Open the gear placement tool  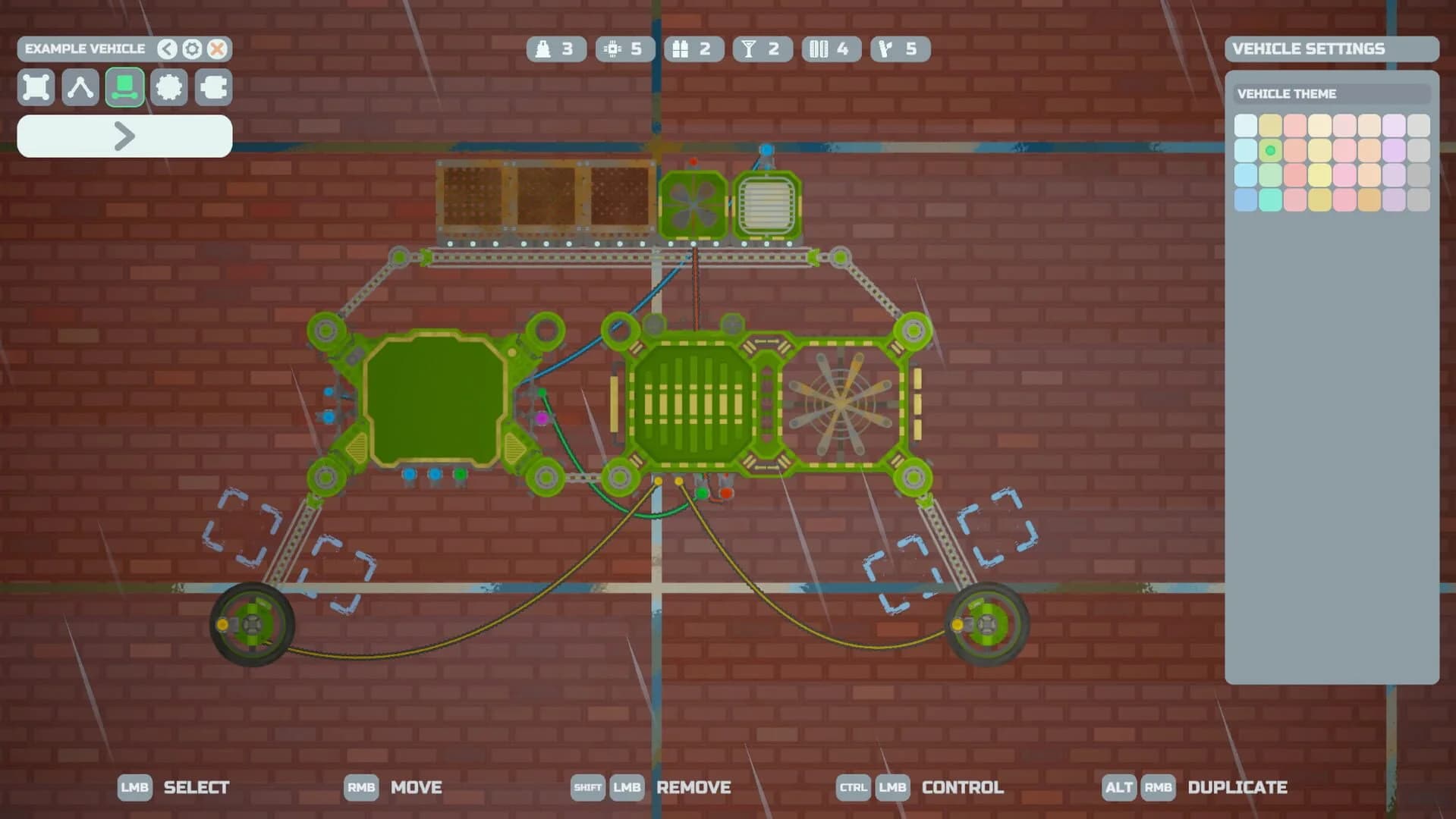pos(169,87)
